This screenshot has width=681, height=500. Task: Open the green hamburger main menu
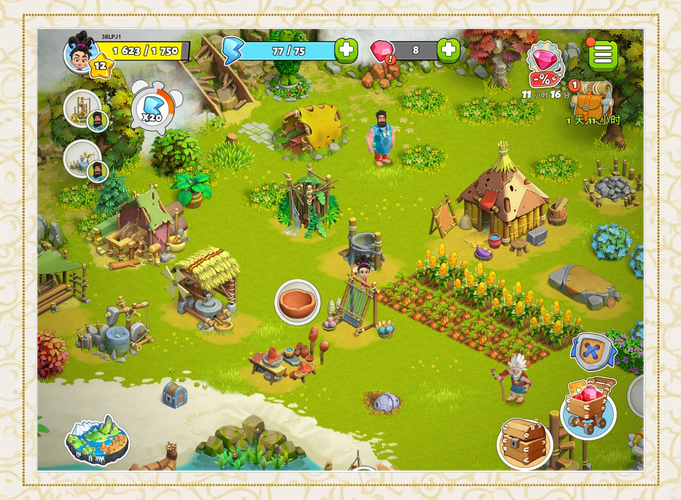[602, 54]
